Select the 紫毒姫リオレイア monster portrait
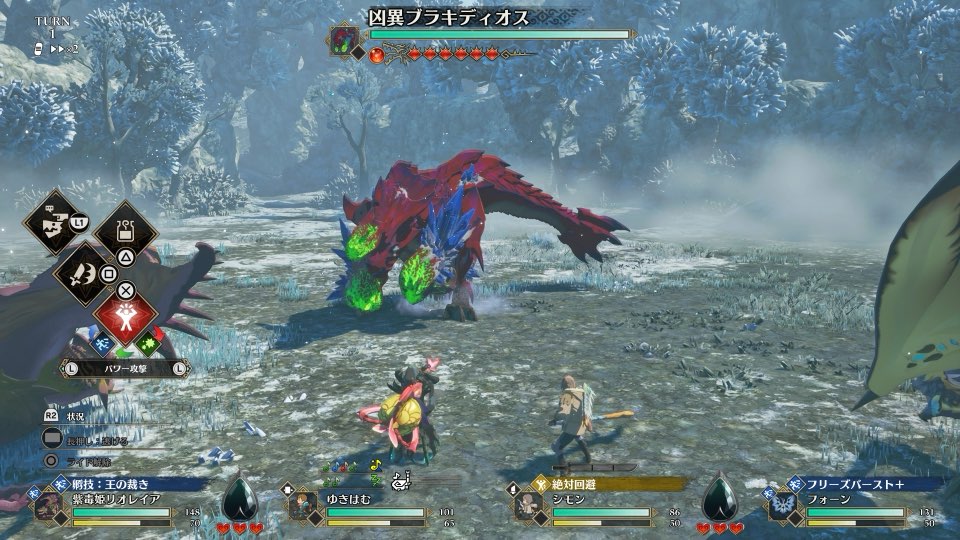The width and height of the screenshot is (960, 540). point(48,507)
